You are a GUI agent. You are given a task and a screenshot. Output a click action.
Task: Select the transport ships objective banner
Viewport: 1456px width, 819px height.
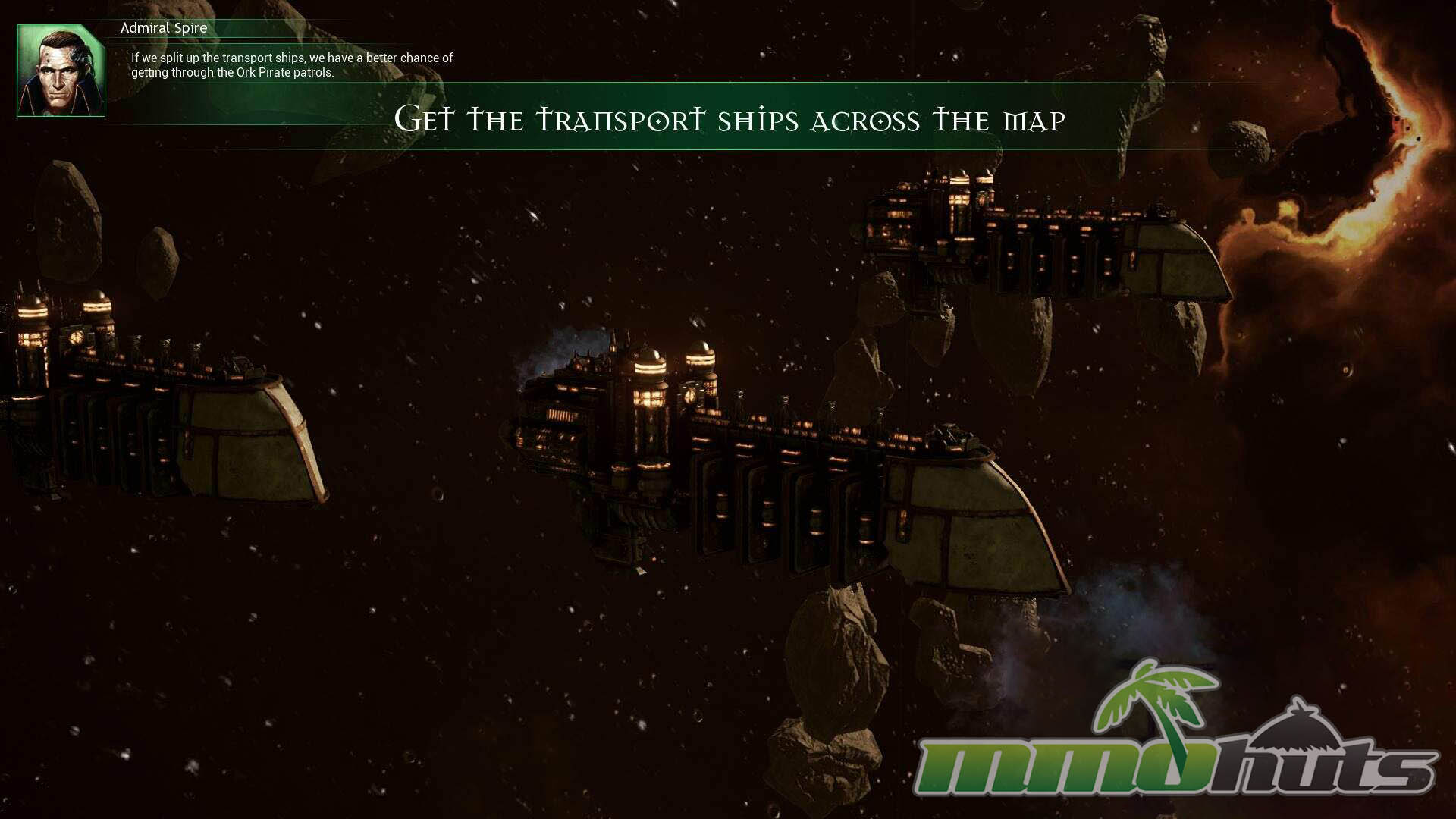[730, 119]
